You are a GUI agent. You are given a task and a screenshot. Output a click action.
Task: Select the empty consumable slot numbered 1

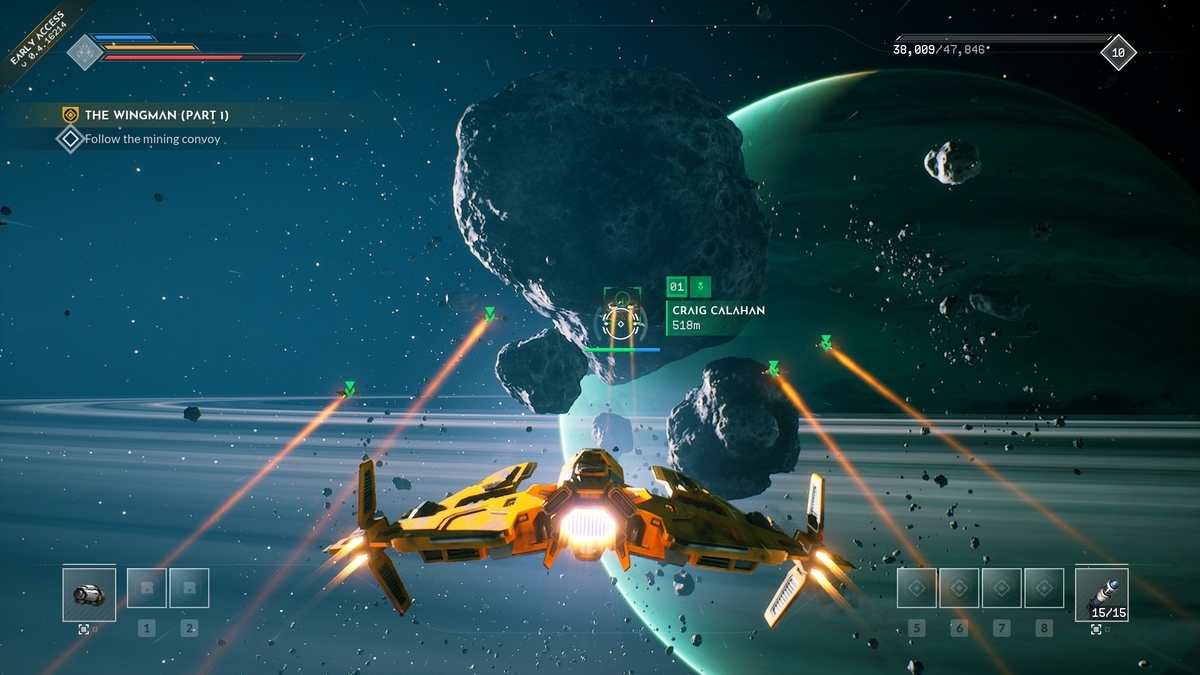147,588
